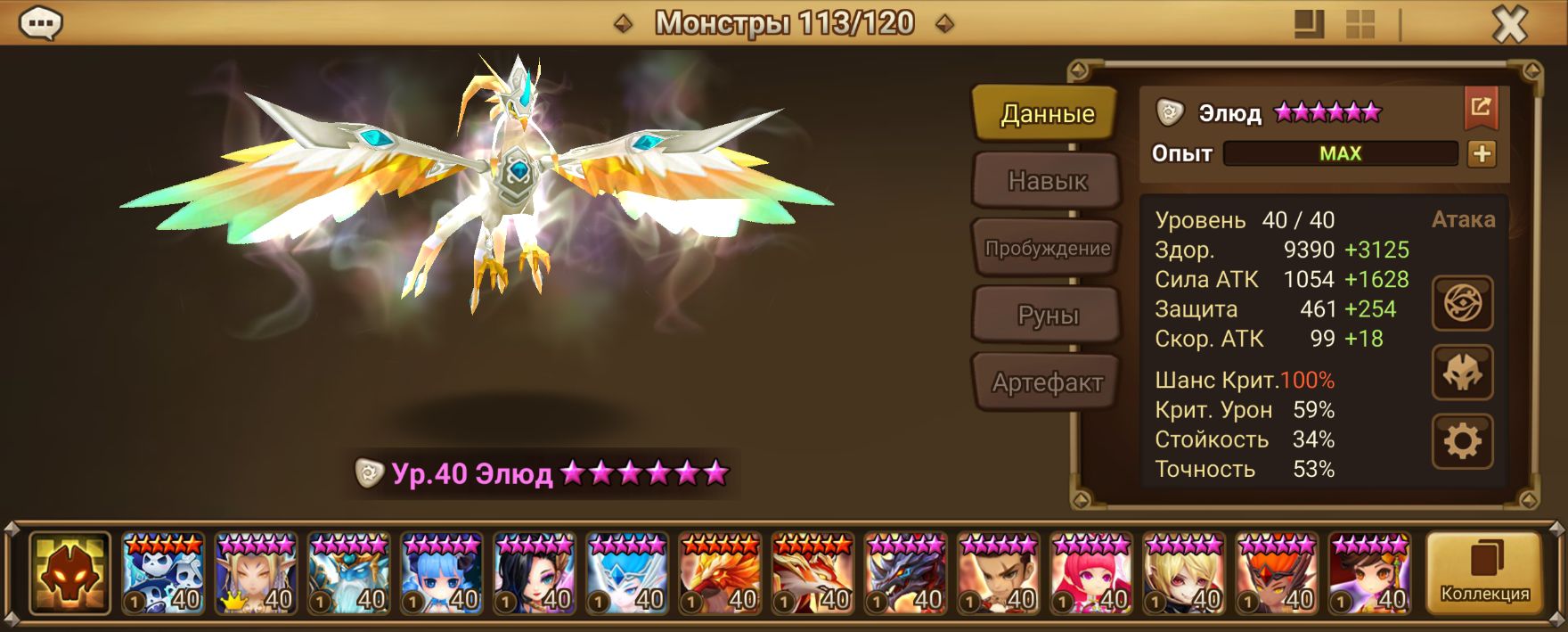Screen dimensions: 1568x632
Task: Show the Руны tab
Action: click(1047, 316)
